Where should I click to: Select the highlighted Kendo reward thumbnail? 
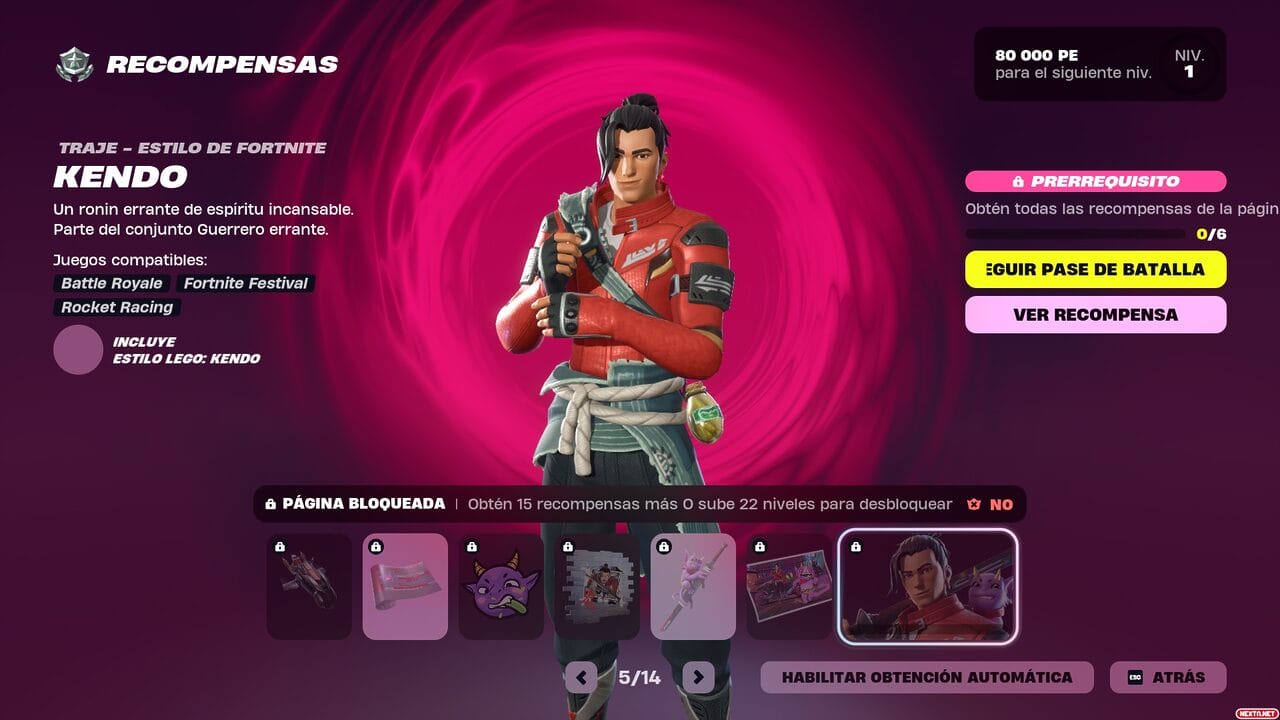click(x=928, y=587)
